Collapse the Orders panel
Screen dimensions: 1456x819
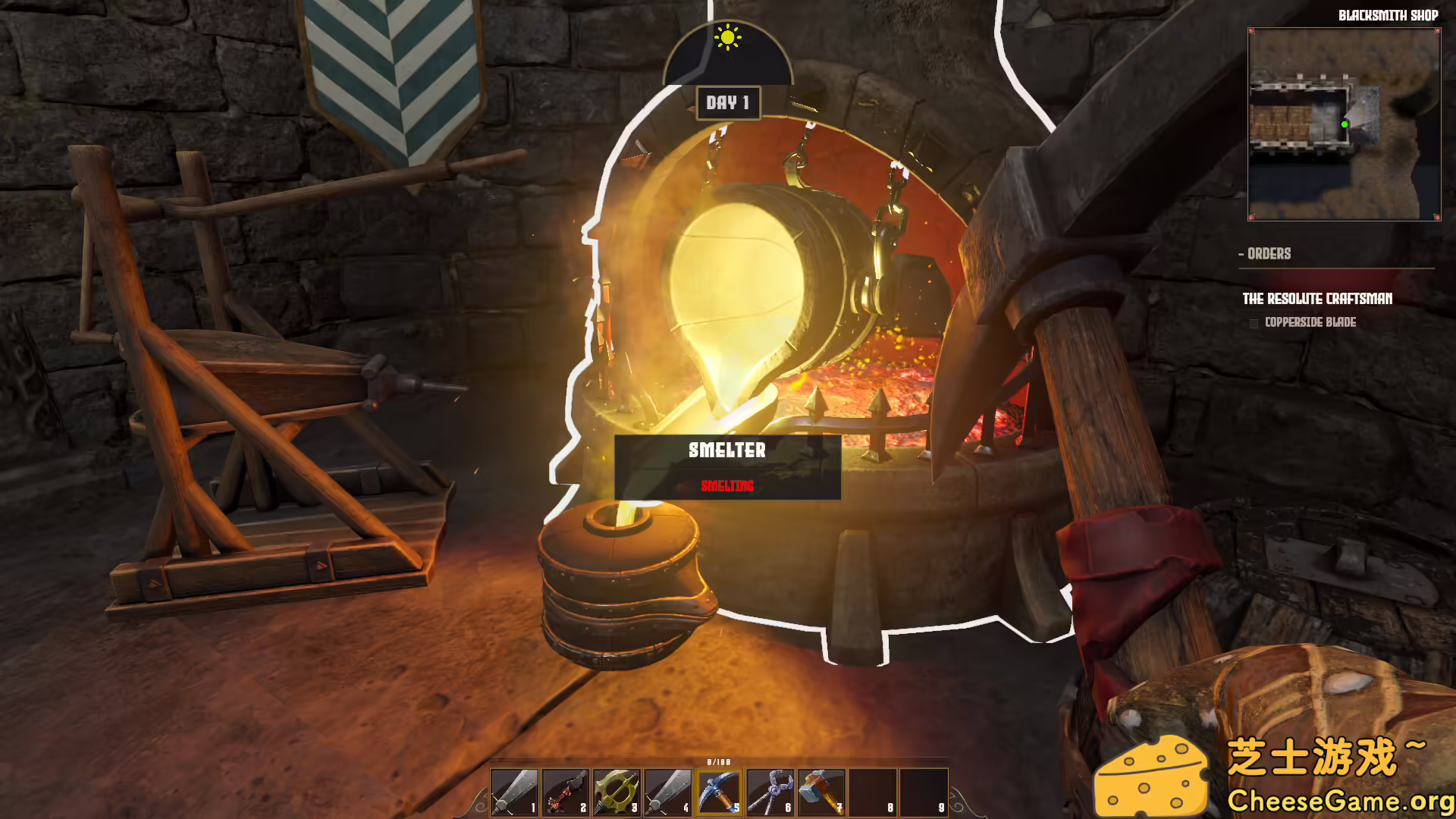(1243, 254)
